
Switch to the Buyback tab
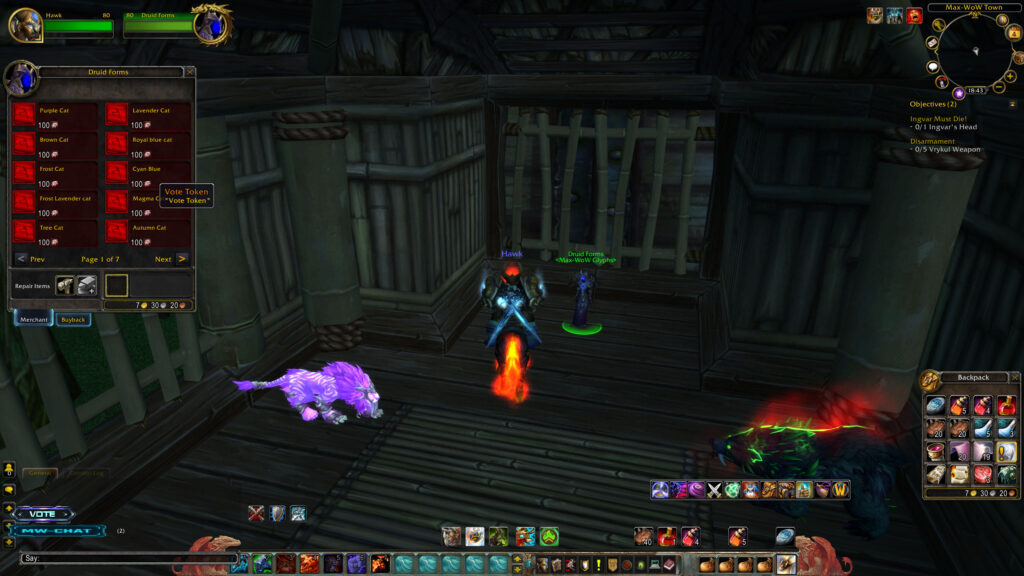(73, 320)
